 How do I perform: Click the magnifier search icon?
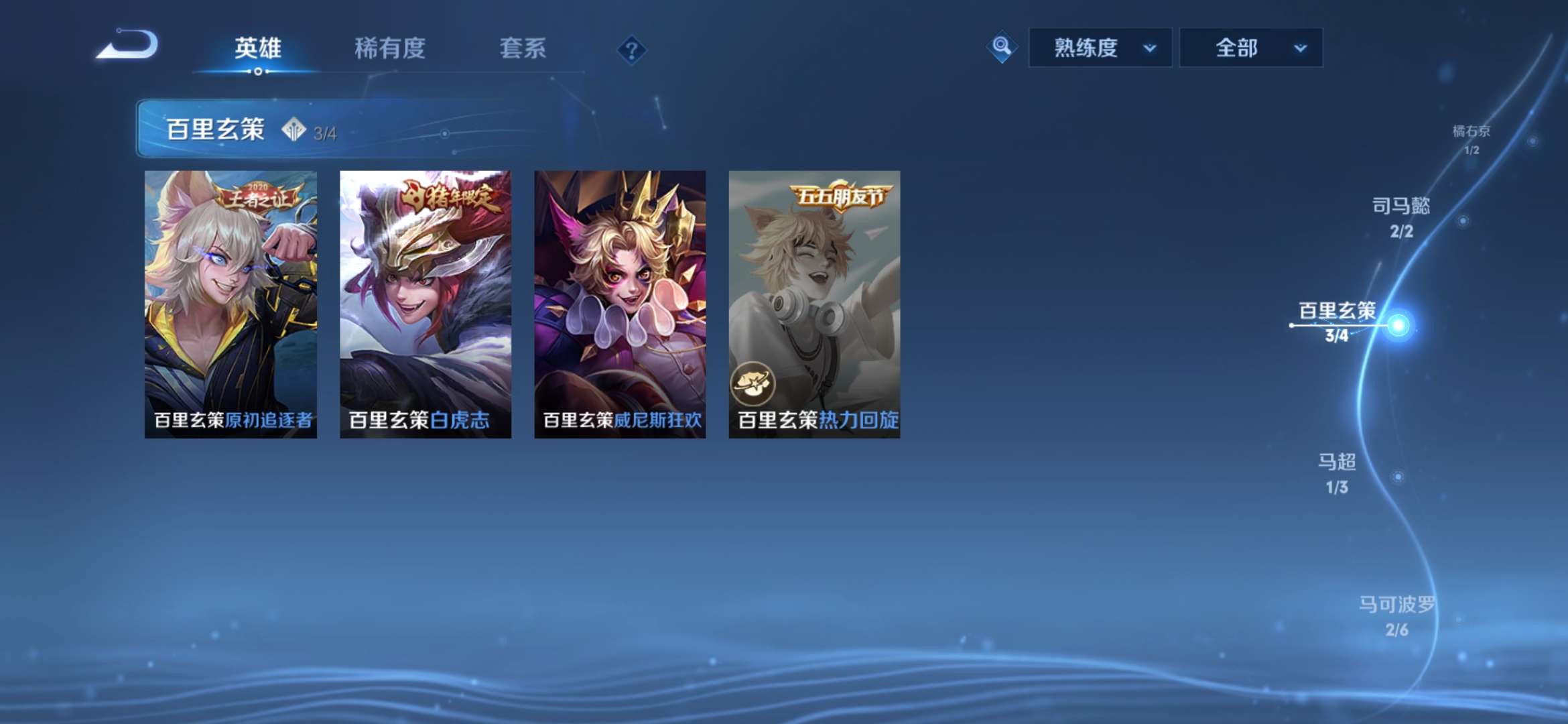(x=1001, y=48)
